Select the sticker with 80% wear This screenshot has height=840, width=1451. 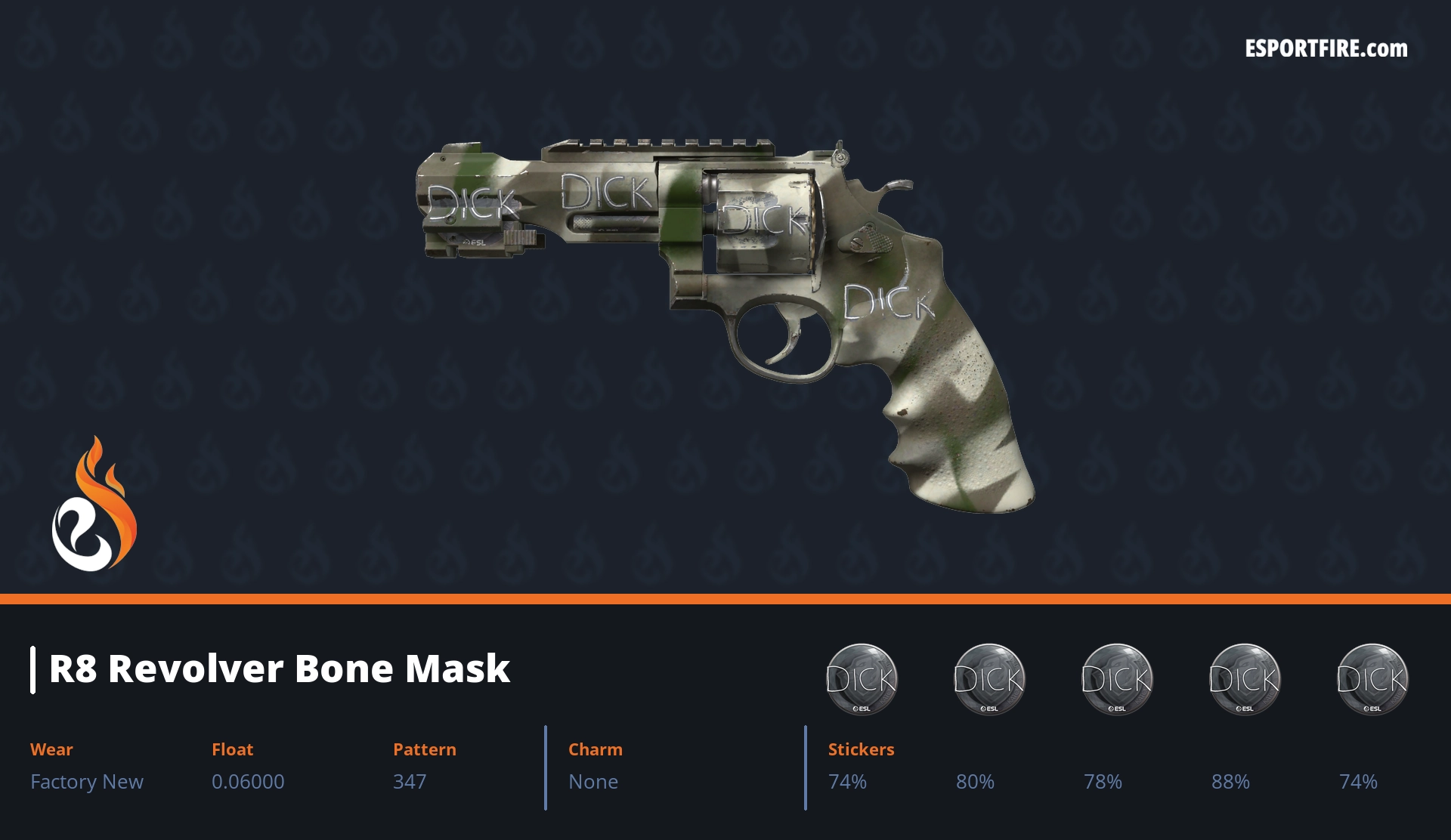[x=988, y=678]
